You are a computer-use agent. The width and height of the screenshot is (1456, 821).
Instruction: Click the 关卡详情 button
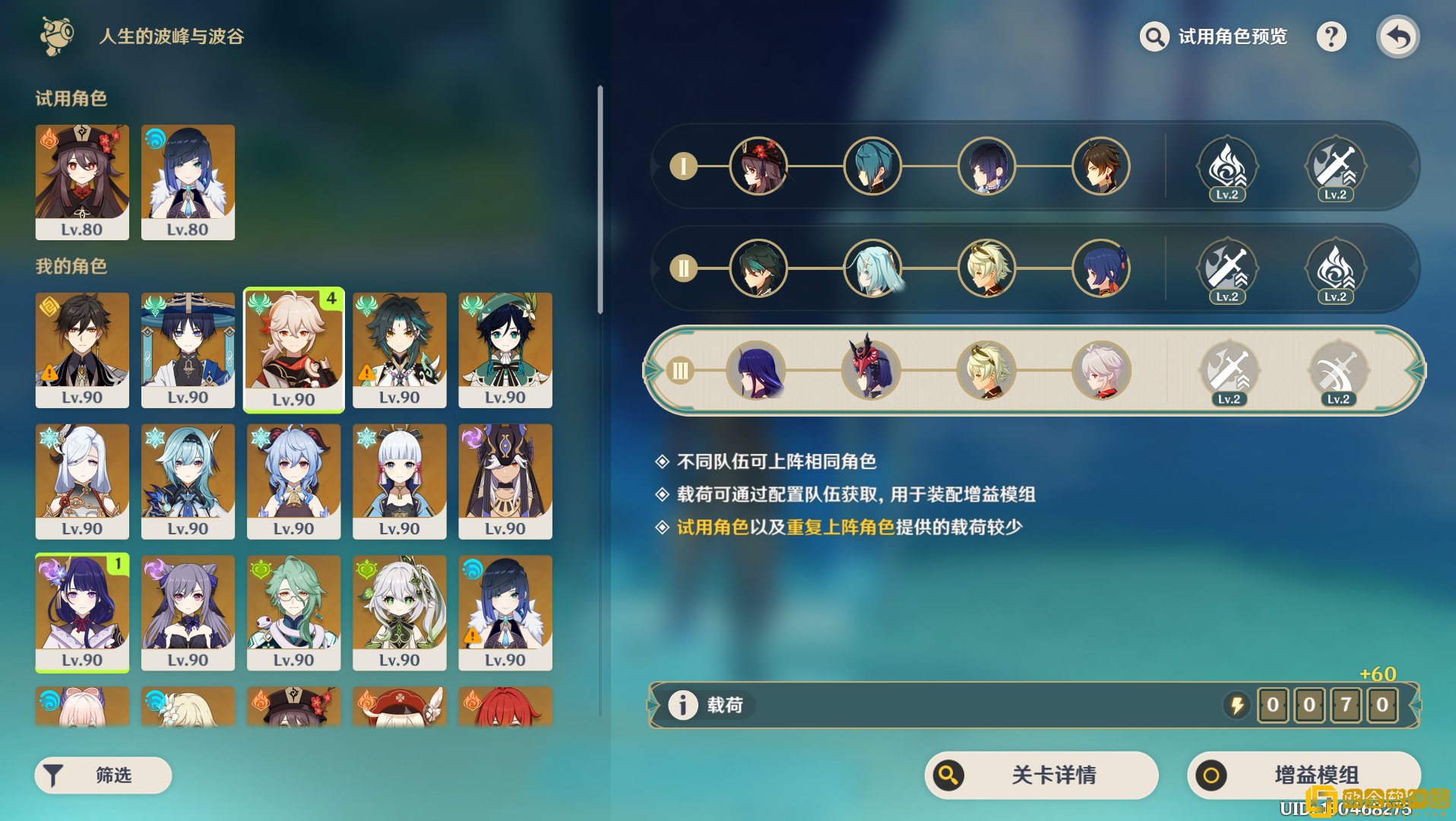pos(1041,775)
